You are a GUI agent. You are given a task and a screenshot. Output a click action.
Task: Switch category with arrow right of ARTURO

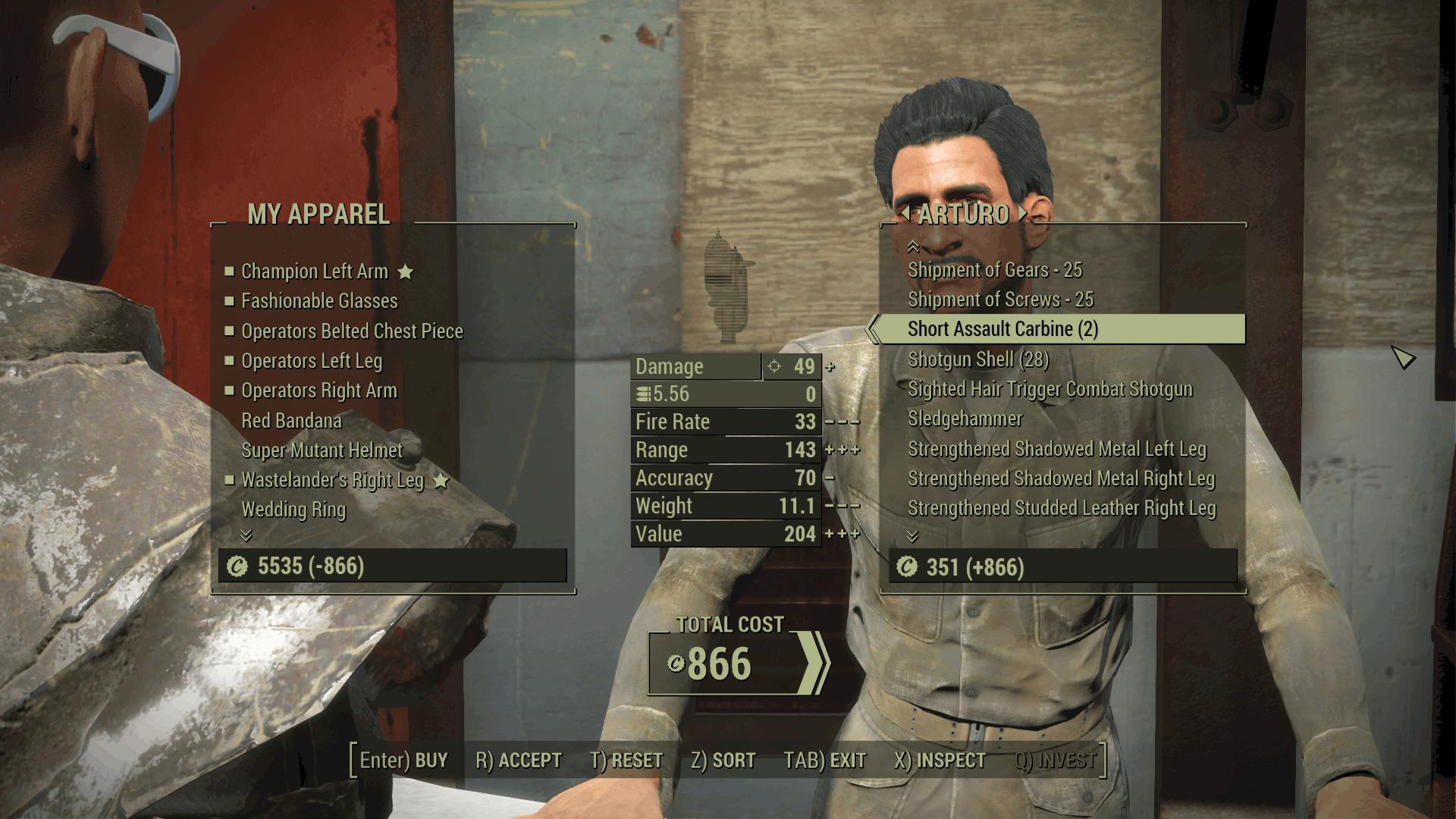click(x=1023, y=213)
